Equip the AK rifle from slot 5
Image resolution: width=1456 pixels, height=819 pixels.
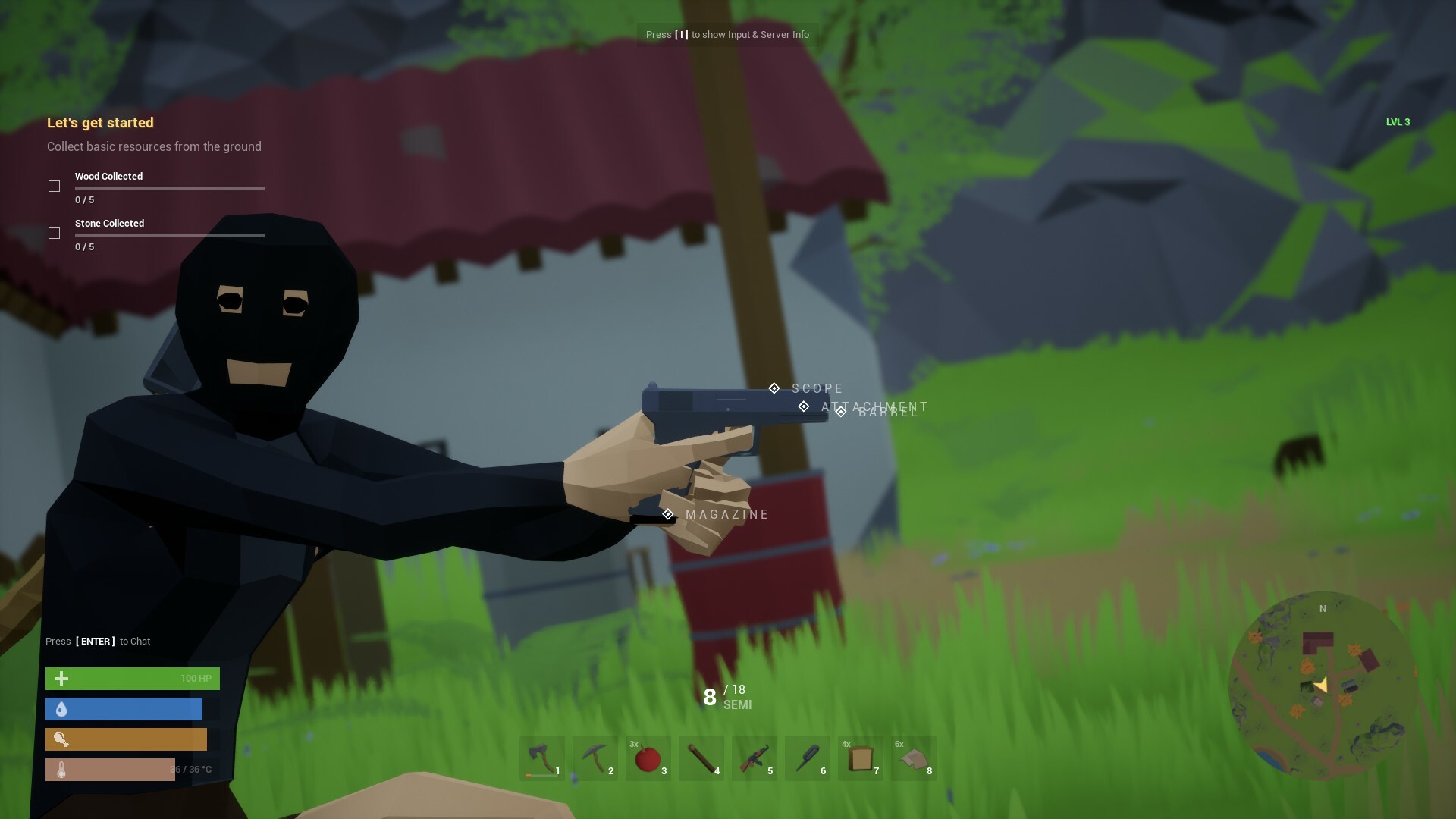point(755,758)
